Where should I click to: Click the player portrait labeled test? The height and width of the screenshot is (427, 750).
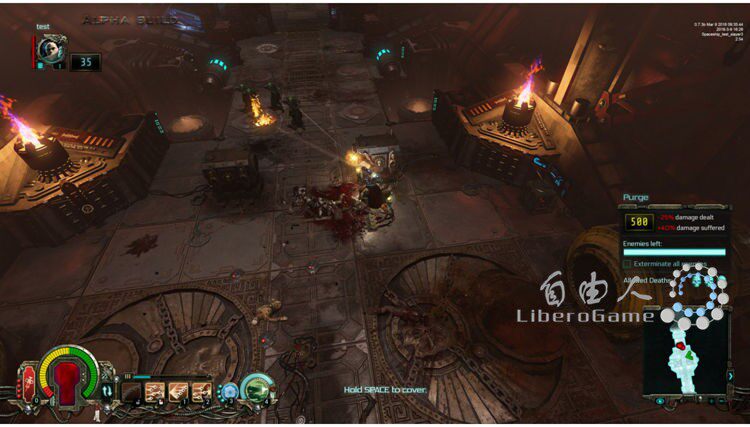[x=53, y=48]
